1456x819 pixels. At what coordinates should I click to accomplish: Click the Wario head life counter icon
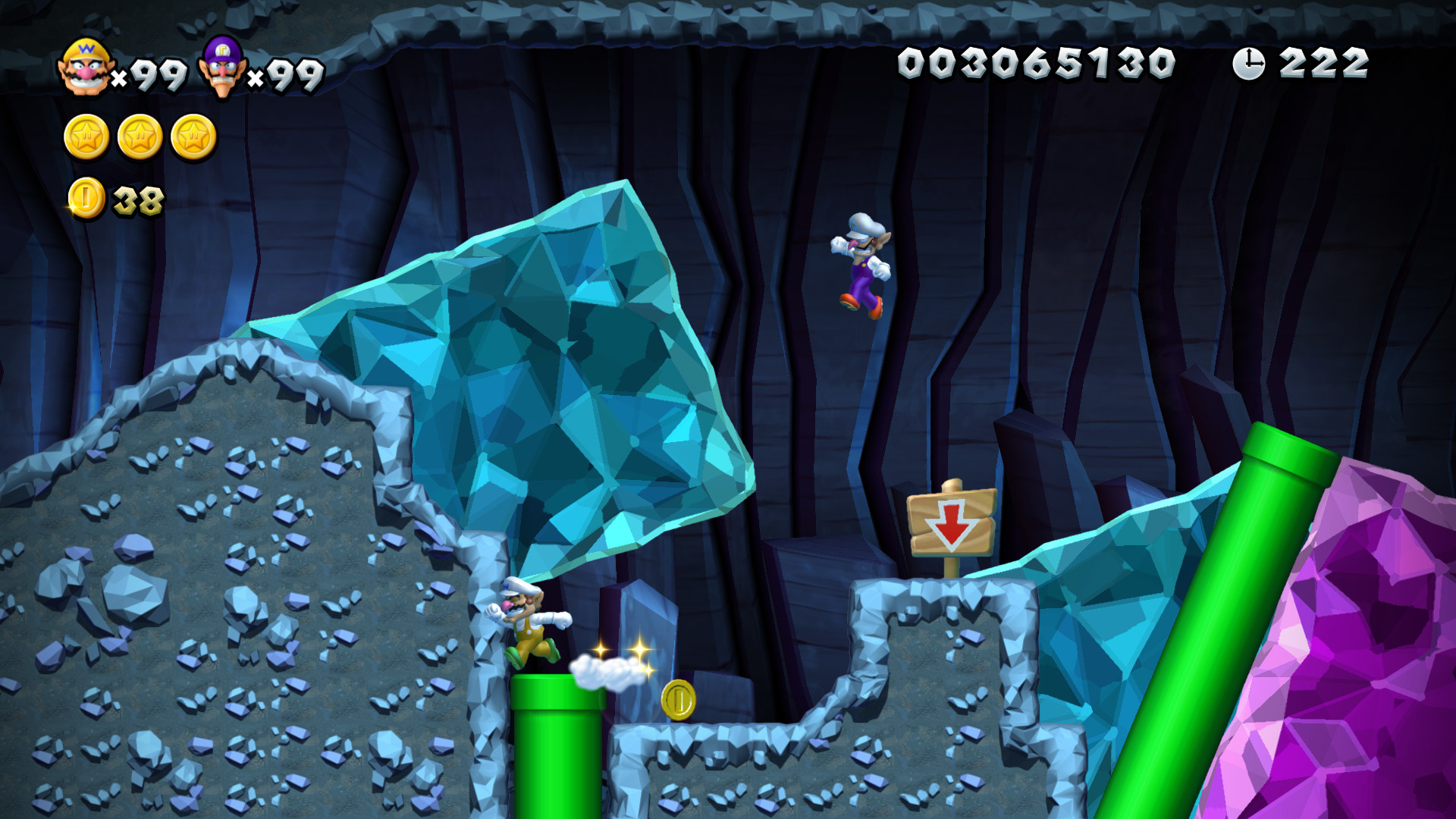click(x=86, y=68)
